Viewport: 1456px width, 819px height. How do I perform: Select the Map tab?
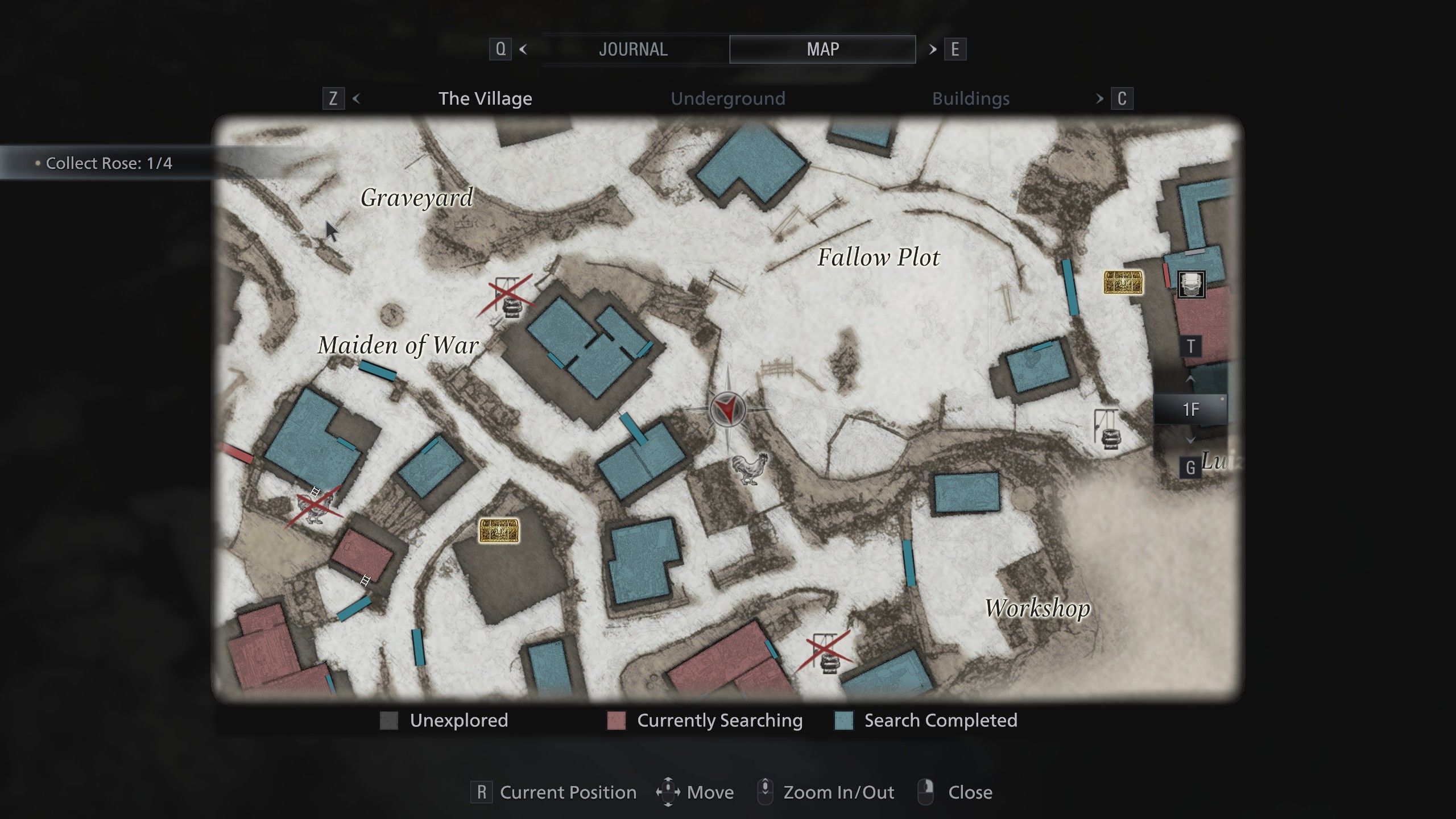click(822, 49)
